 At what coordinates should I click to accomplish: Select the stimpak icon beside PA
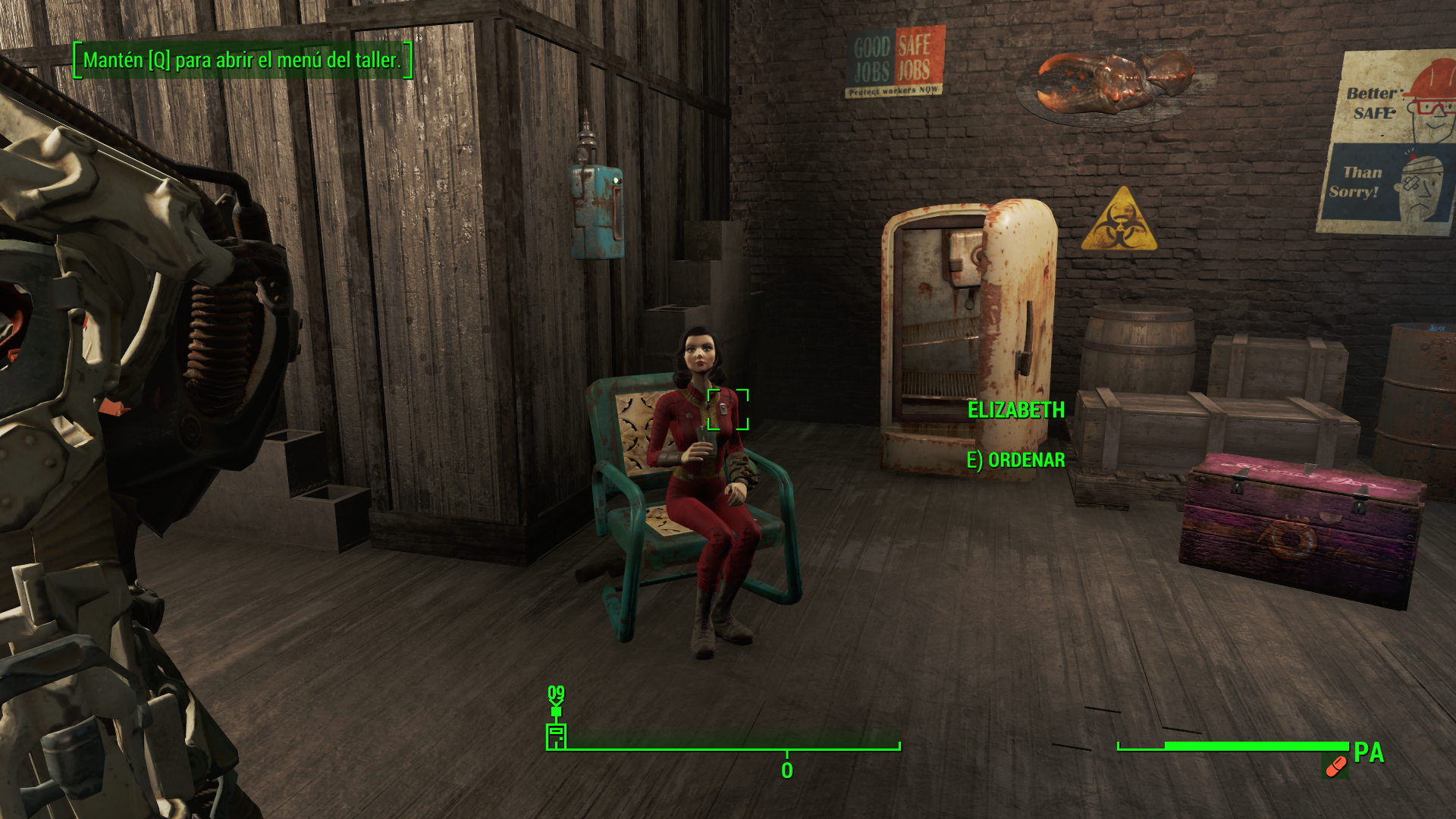coord(1335,767)
